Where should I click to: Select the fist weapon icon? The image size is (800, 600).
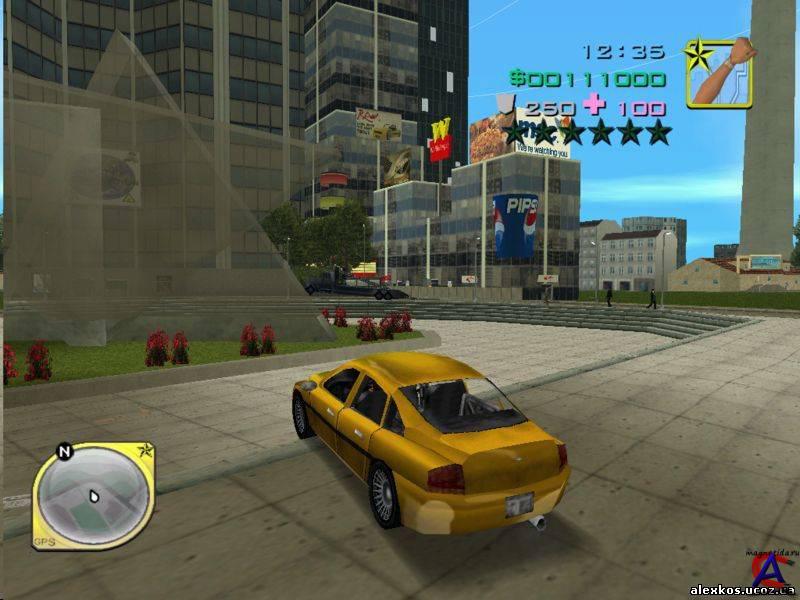pyautogui.click(x=719, y=73)
